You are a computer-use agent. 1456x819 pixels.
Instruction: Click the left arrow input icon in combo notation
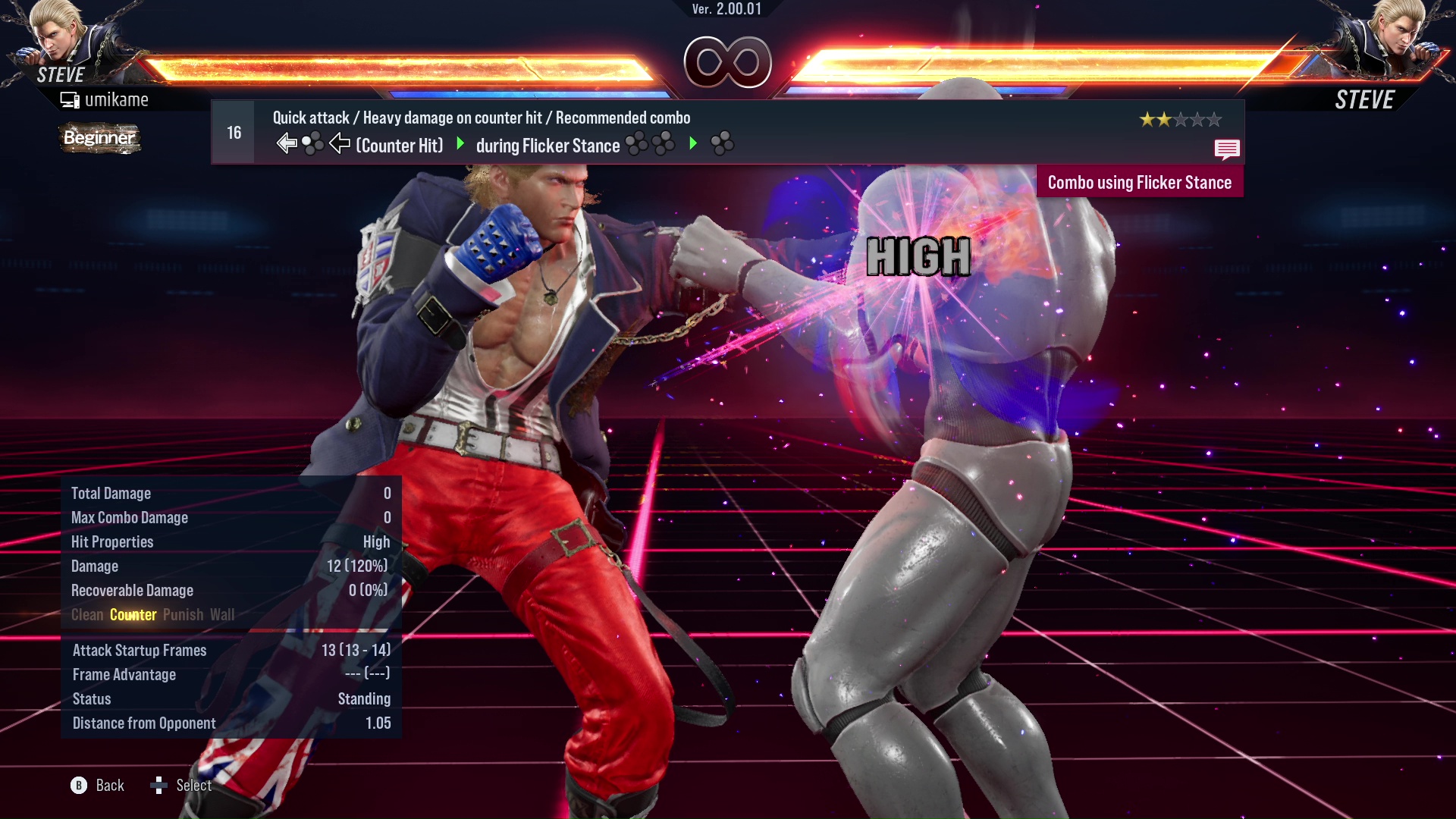[285, 141]
